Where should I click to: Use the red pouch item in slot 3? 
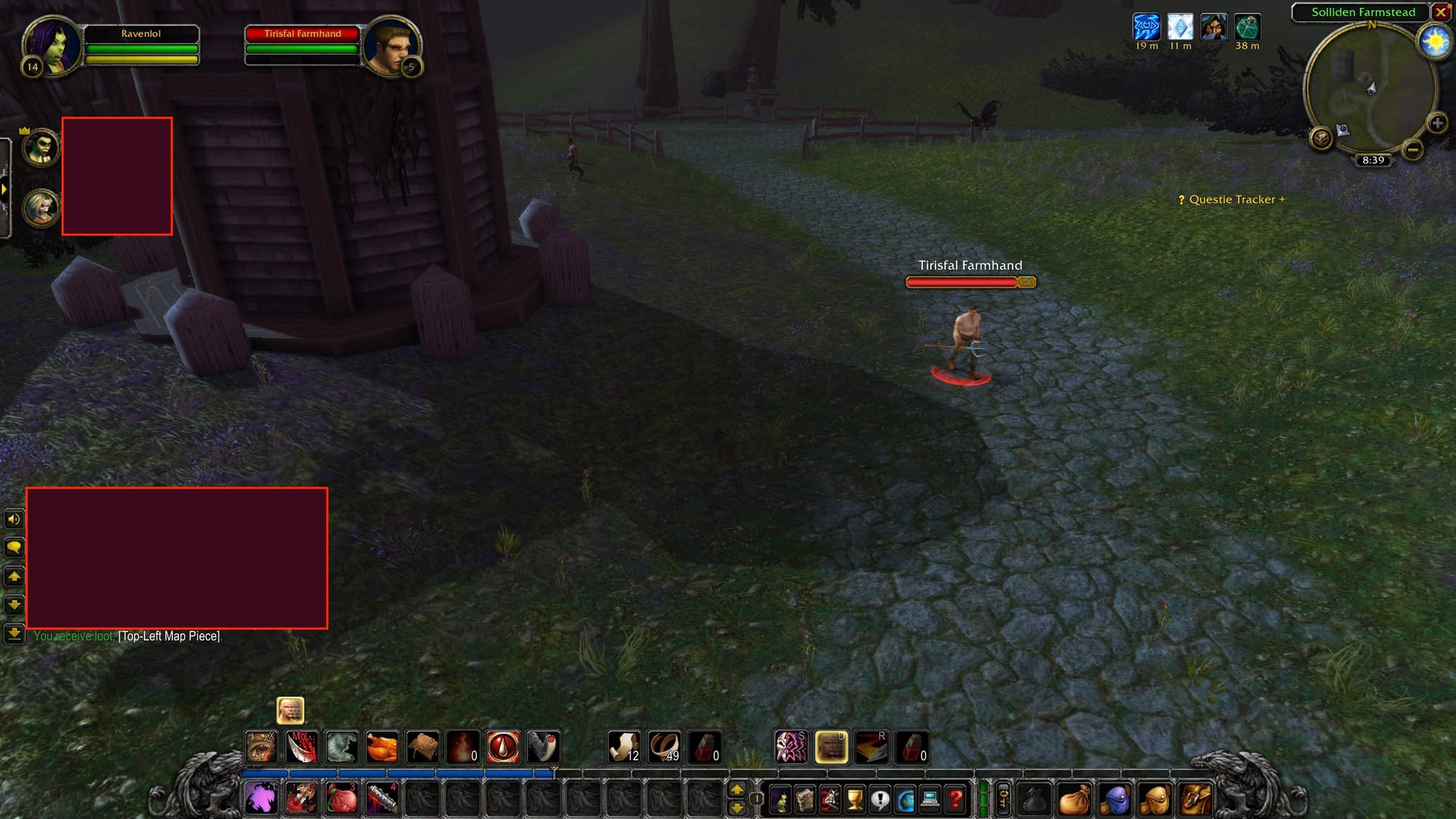(341, 799)
